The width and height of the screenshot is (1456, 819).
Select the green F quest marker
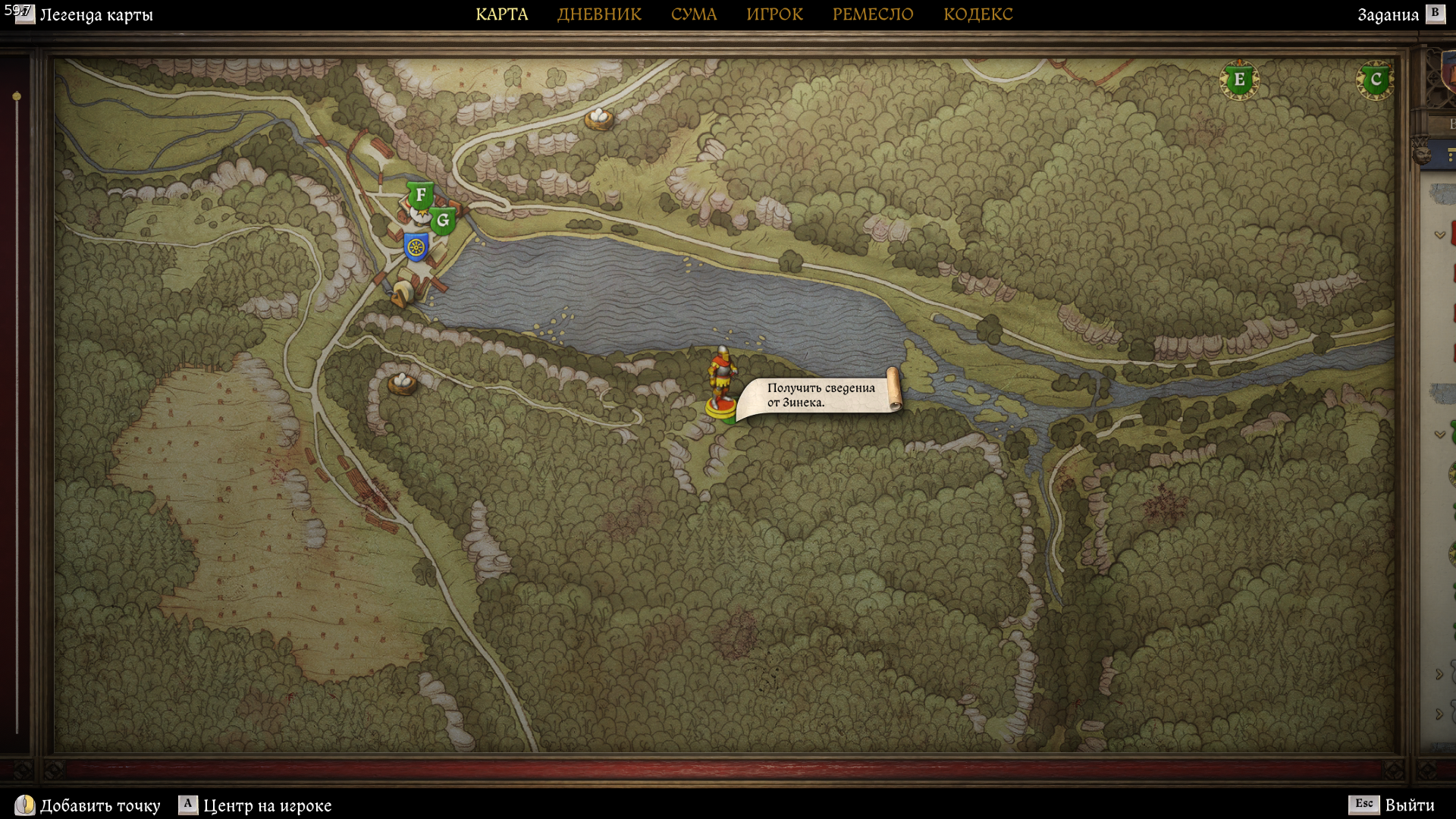[420, 196]
